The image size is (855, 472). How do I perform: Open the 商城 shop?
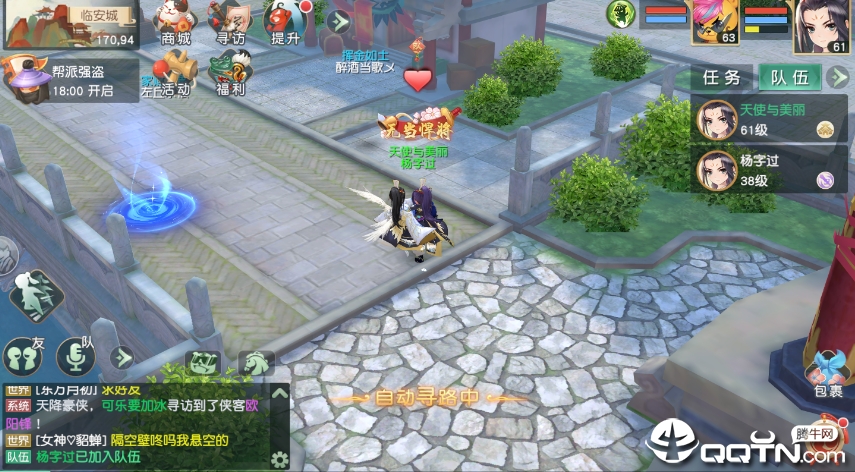coord(176,23)
